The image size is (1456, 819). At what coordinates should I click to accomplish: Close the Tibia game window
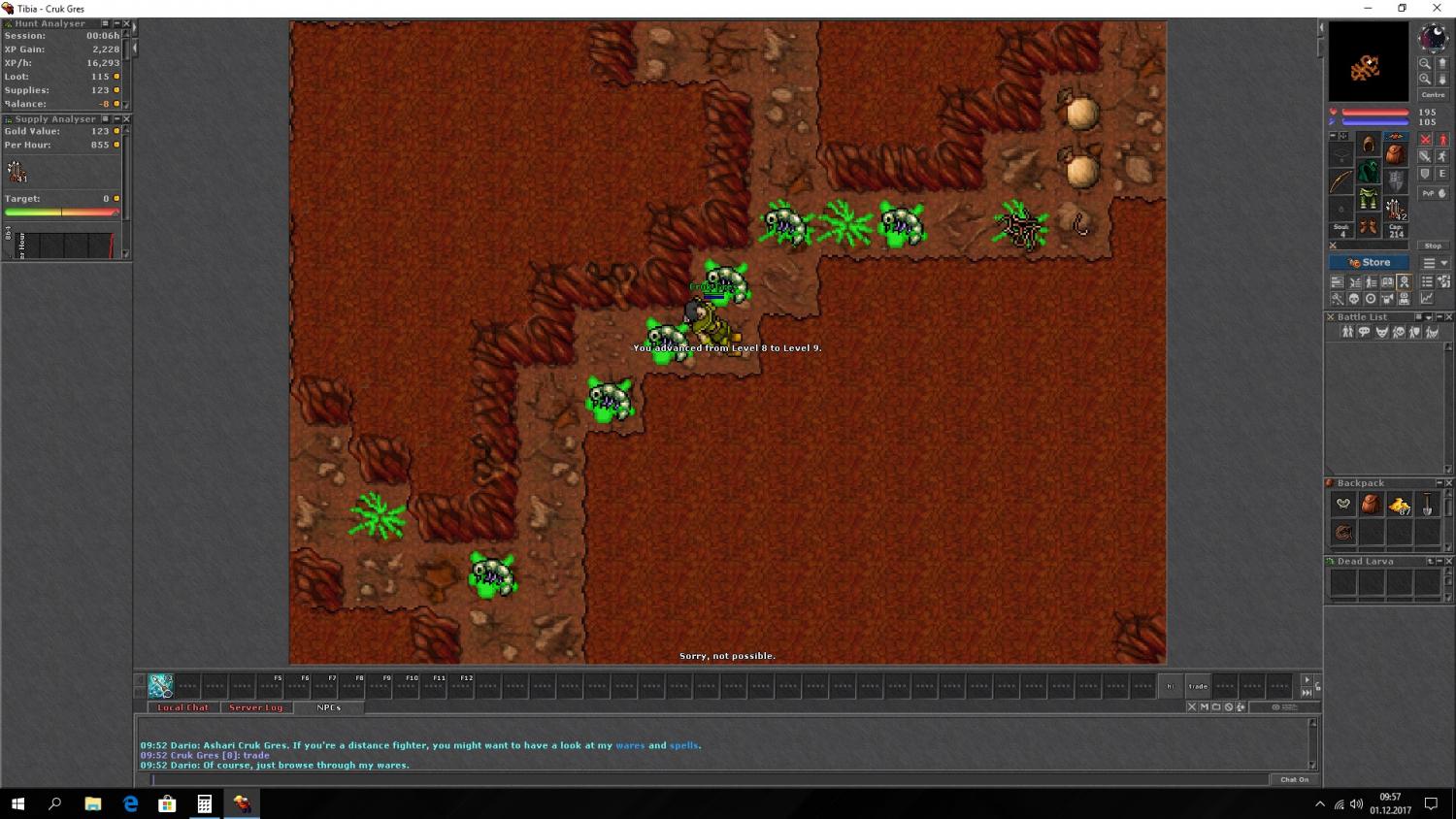(x=1437, y=9)
